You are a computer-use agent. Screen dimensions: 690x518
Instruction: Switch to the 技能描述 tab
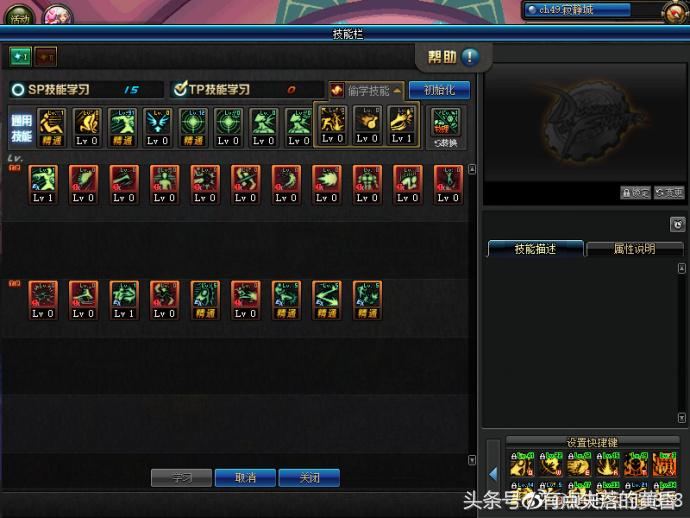tap(534, 249)
